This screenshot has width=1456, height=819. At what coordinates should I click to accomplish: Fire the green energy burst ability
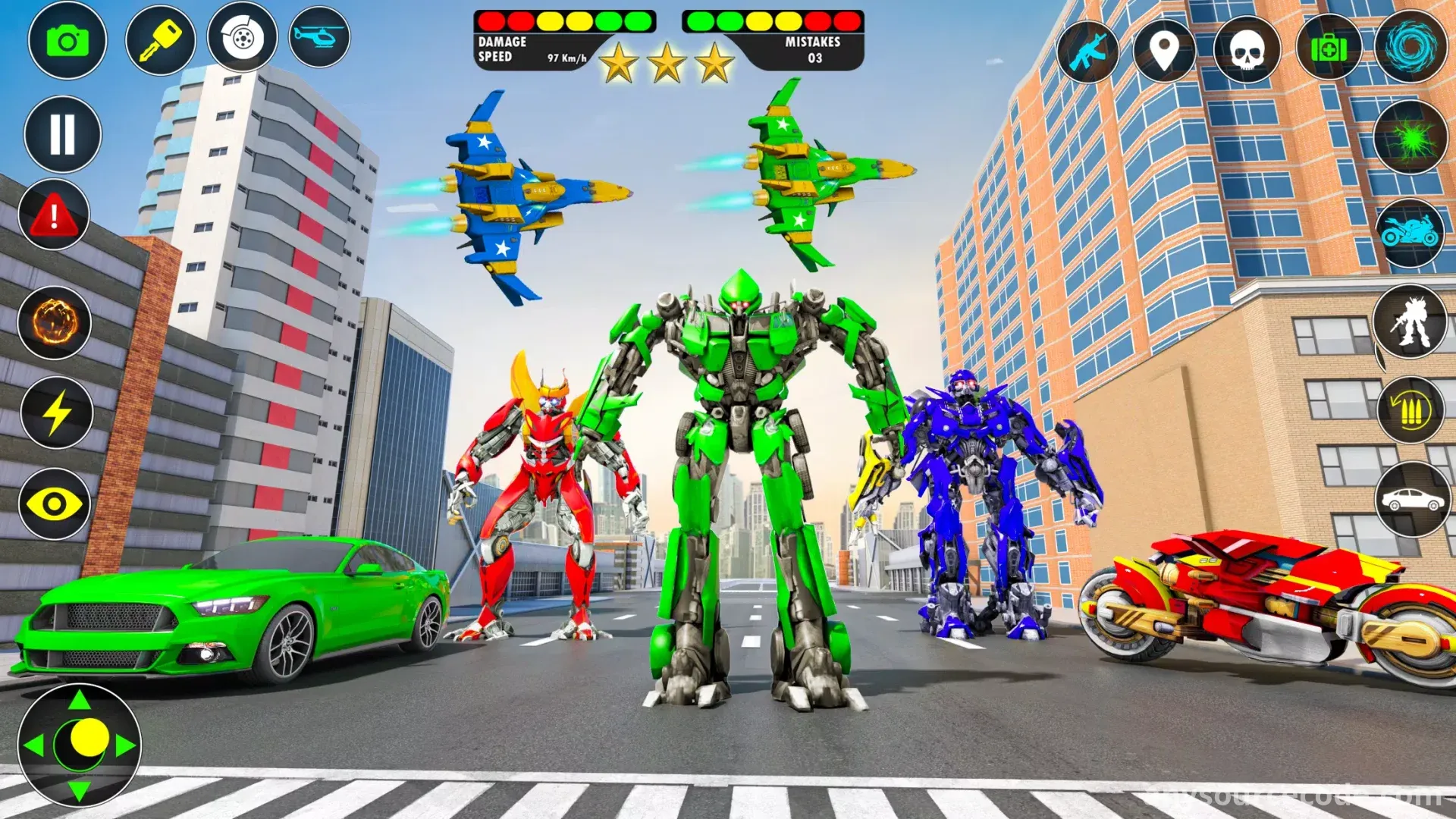click(1410, 138)
